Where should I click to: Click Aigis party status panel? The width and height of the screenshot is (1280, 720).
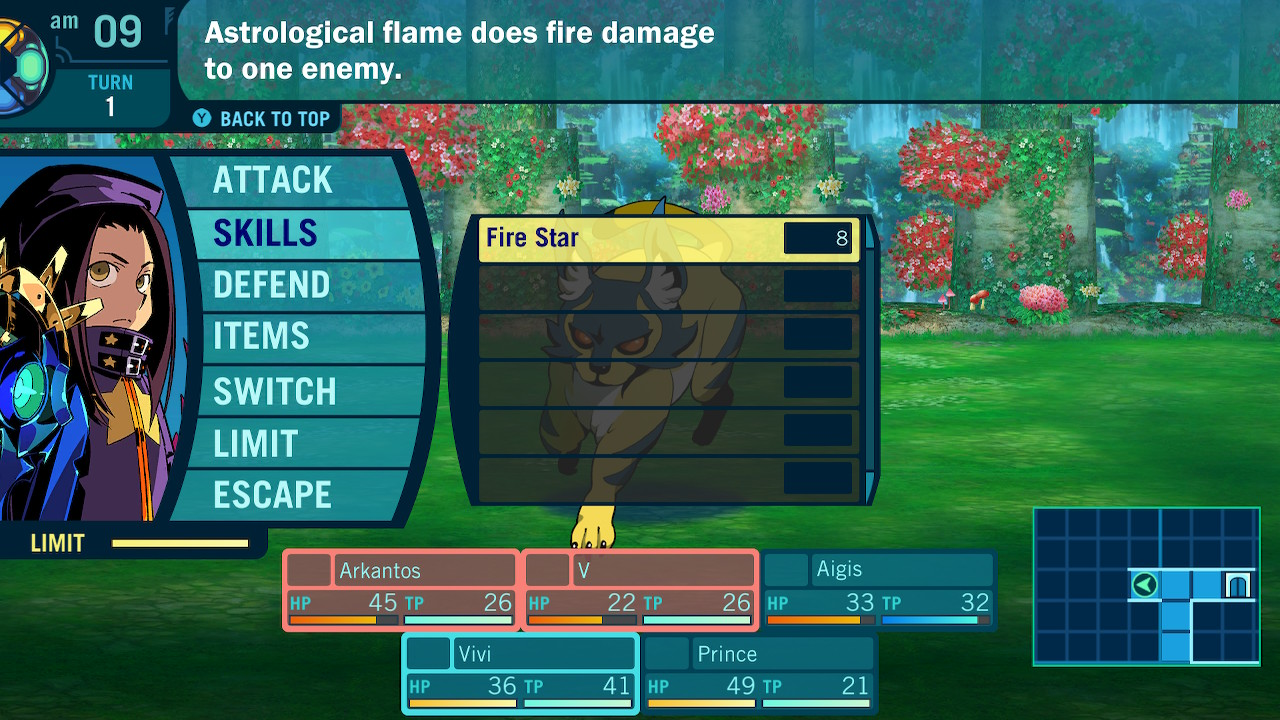click(879, 590)
